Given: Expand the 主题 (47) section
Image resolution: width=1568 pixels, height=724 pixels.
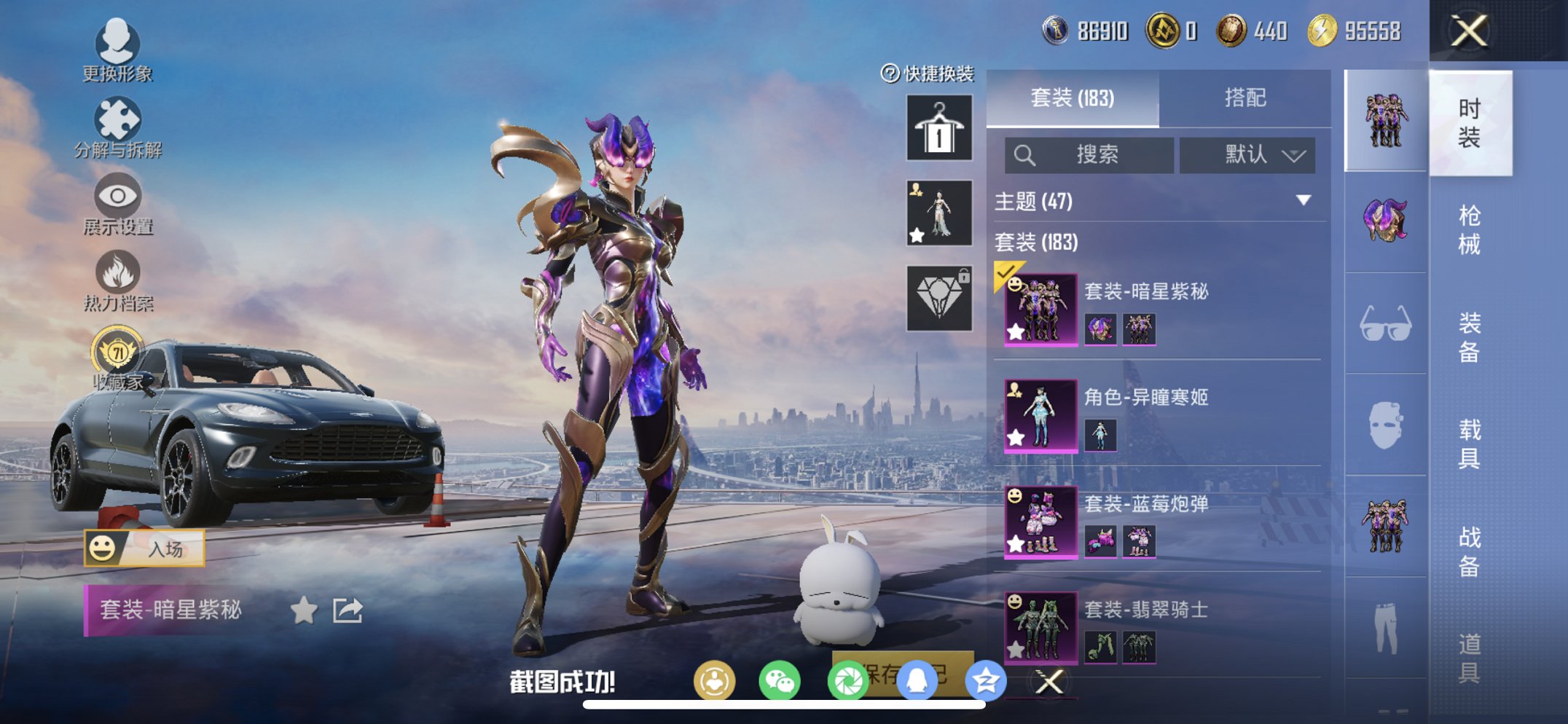Looking at the screenshot, I should [1157, 201].
